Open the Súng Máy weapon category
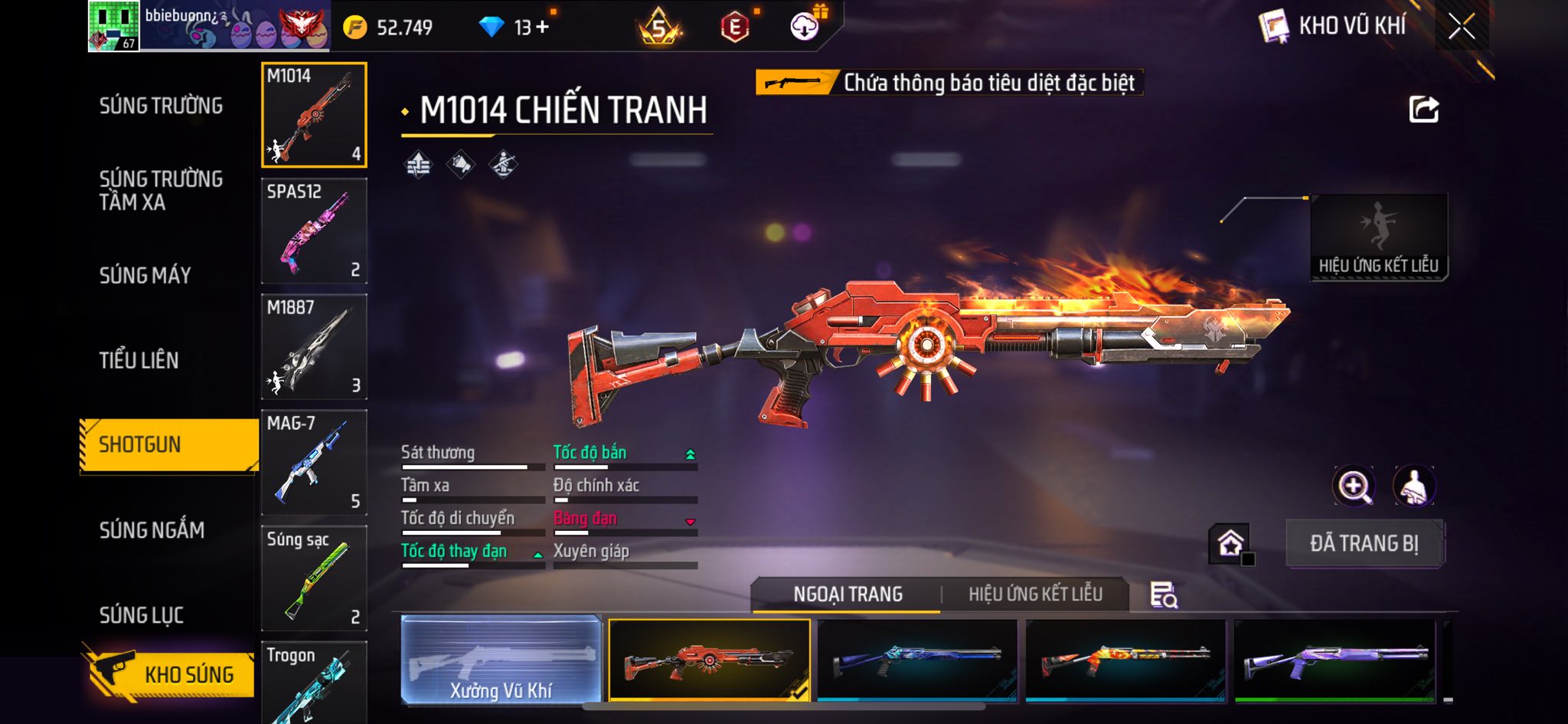This screenshot has width=1568, height=724. pyautogui.click(x=145, y=275)
